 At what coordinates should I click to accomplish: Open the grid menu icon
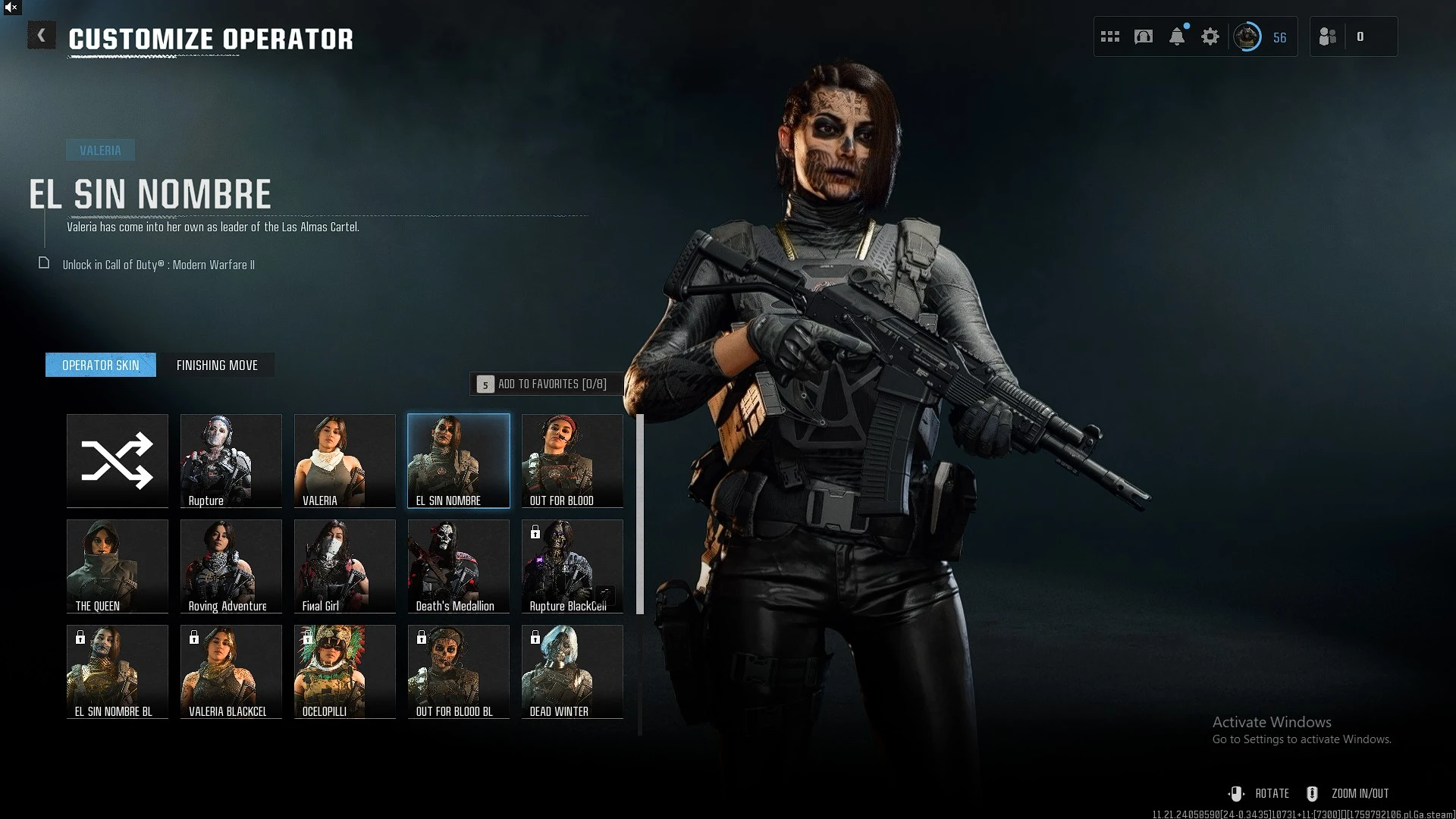click(1110, 36)
